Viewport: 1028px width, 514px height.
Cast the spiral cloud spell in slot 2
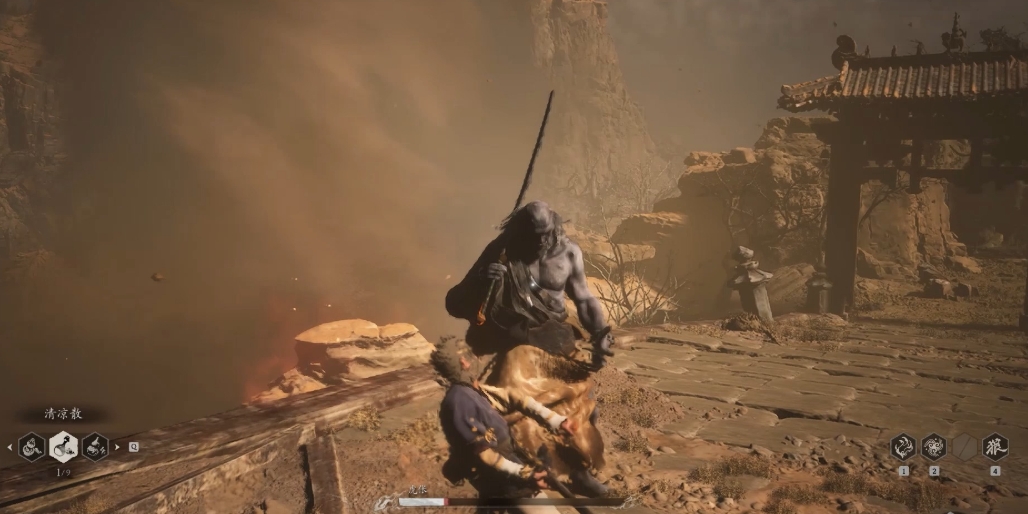[934, 447]
